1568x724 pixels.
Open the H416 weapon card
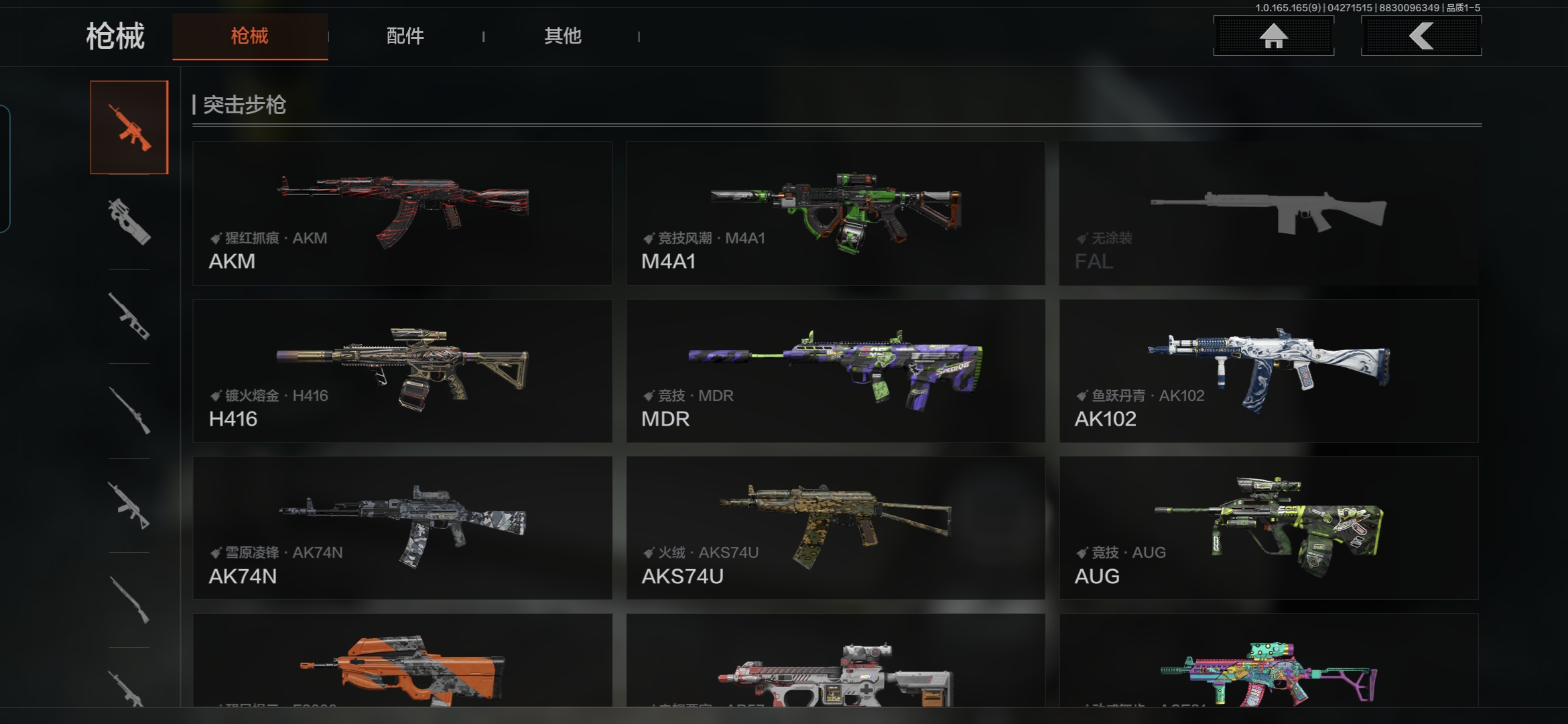click(x=402, y=371)
